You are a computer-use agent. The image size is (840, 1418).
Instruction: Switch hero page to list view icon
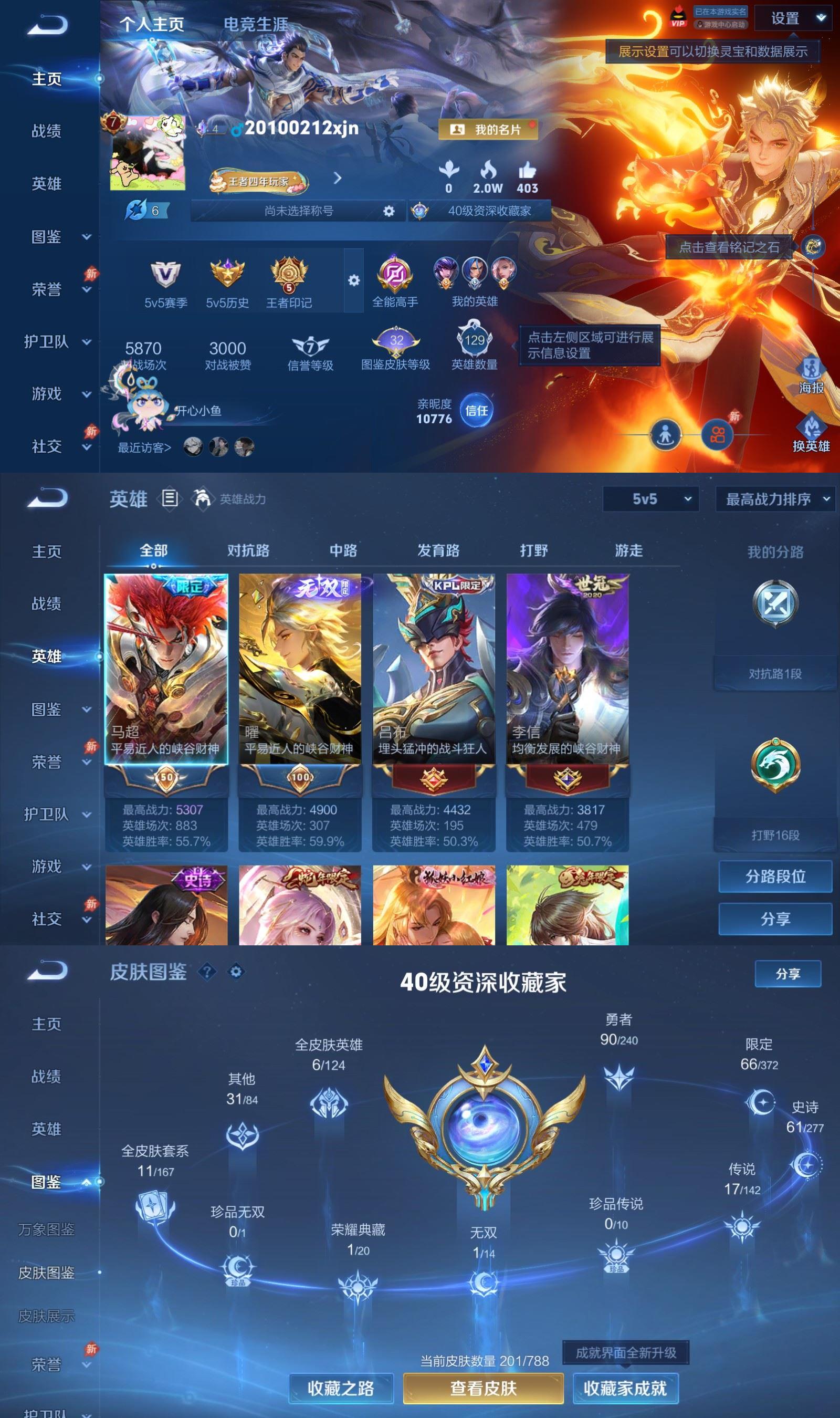pyautogui.click(x=169, y=499)
